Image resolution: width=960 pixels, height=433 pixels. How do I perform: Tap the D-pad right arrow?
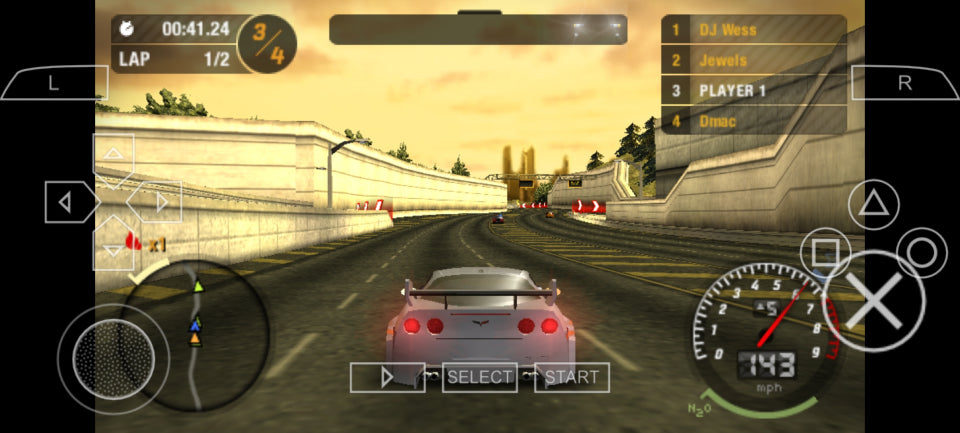point(160,203)
